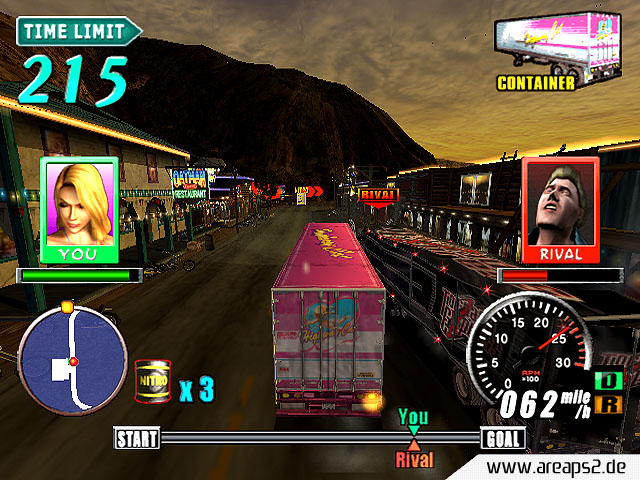Click the Rival marker on progress bar

[413, 453]
